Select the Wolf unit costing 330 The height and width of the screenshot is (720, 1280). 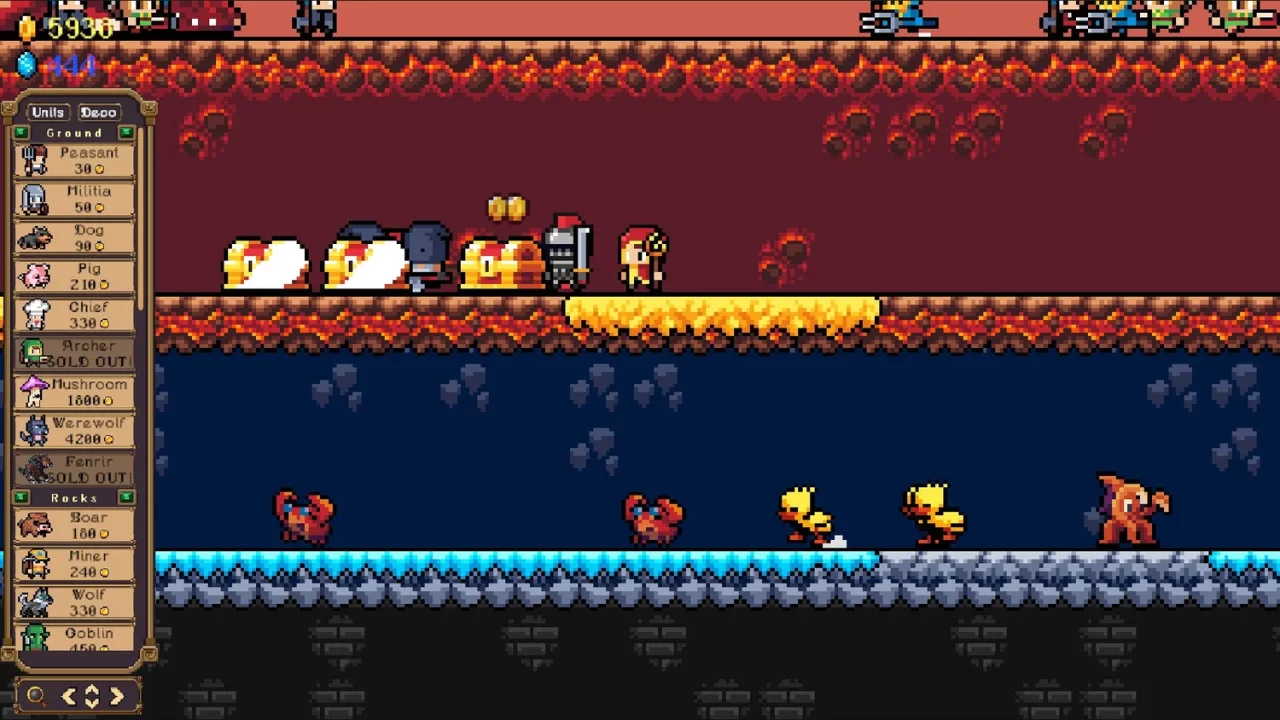tap(75, 600)
